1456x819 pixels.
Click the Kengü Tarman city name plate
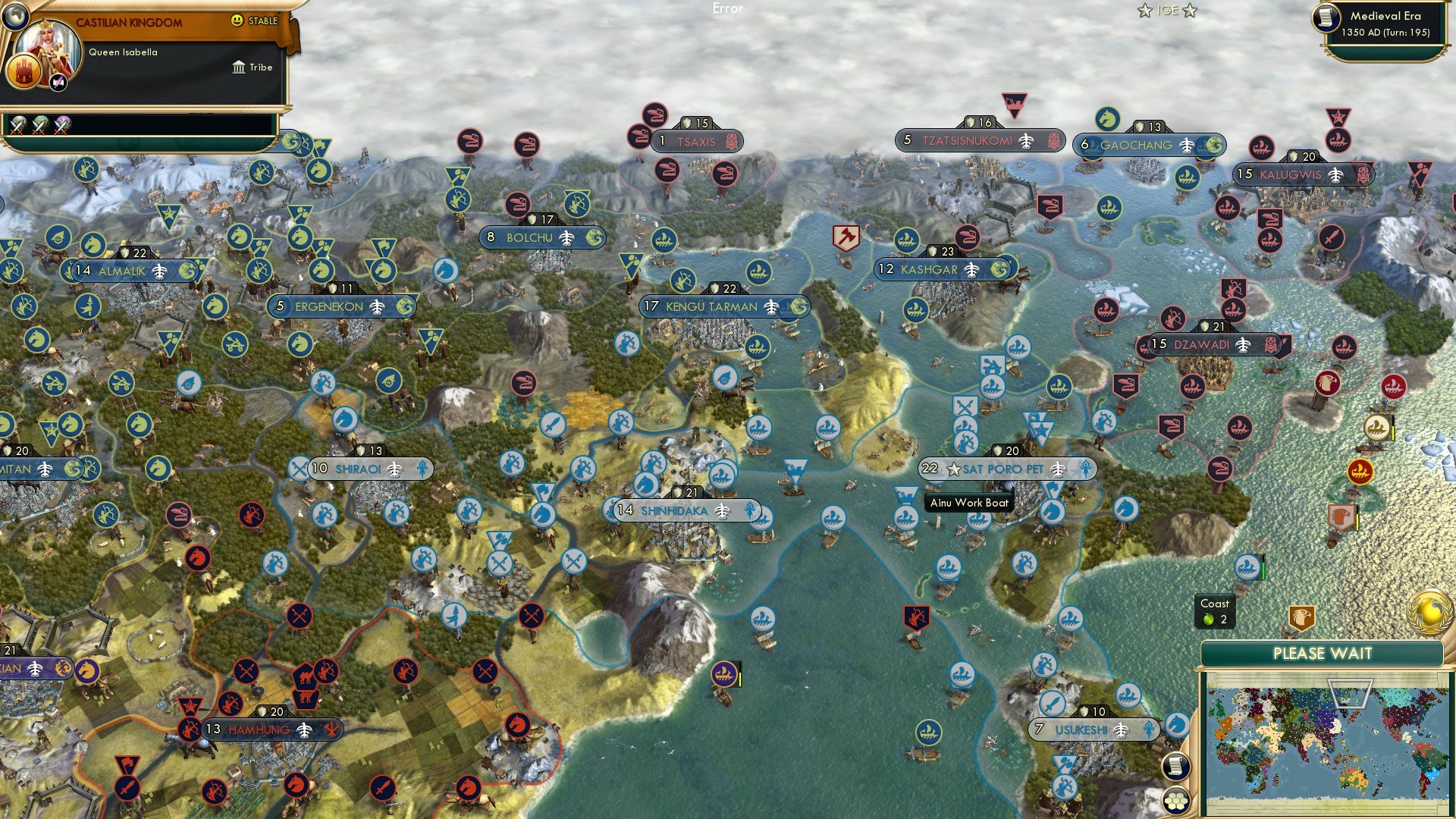(x=710, y=306)
